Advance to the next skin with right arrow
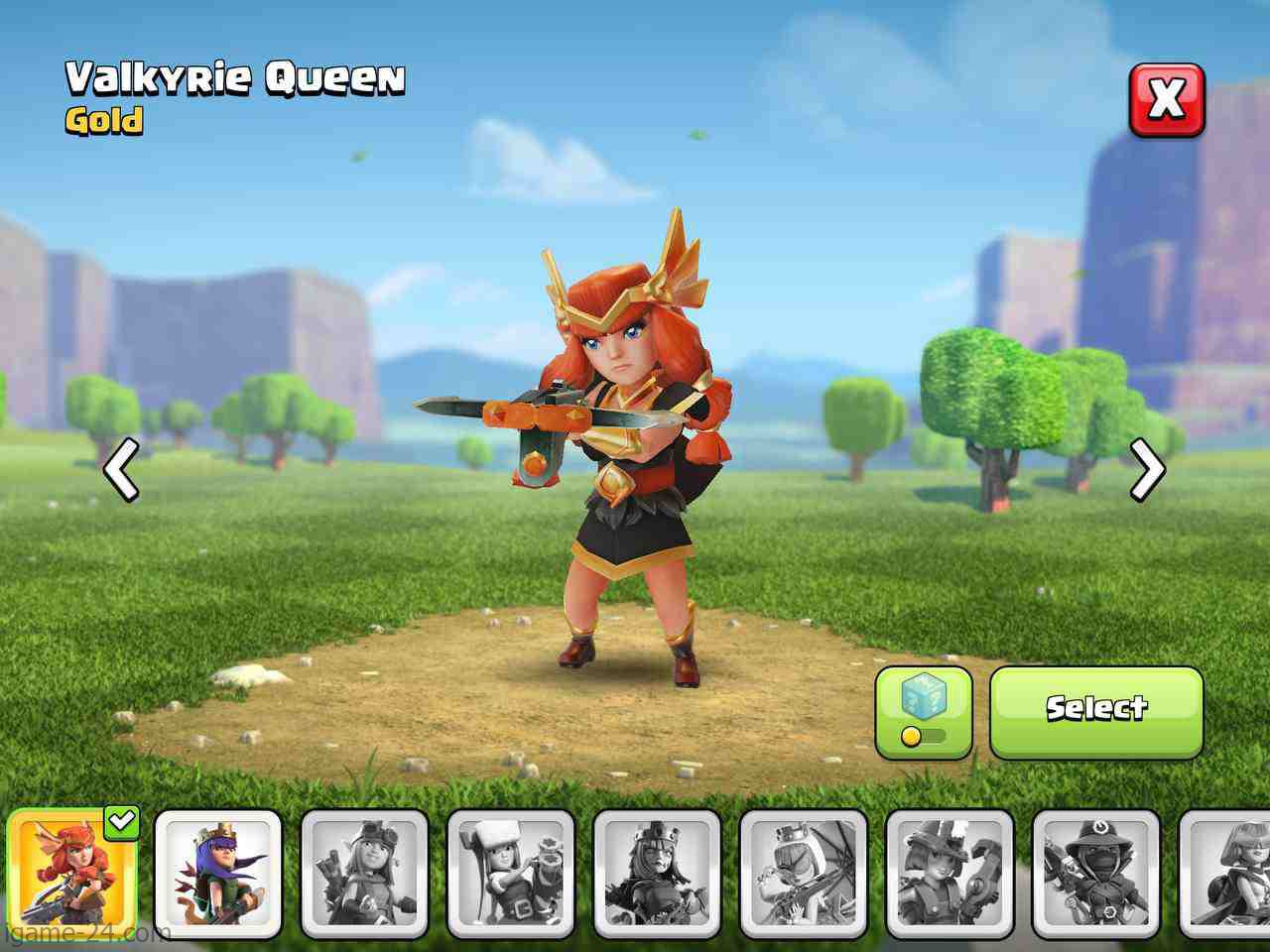 pyautogui.click(x=1148, y=469)
